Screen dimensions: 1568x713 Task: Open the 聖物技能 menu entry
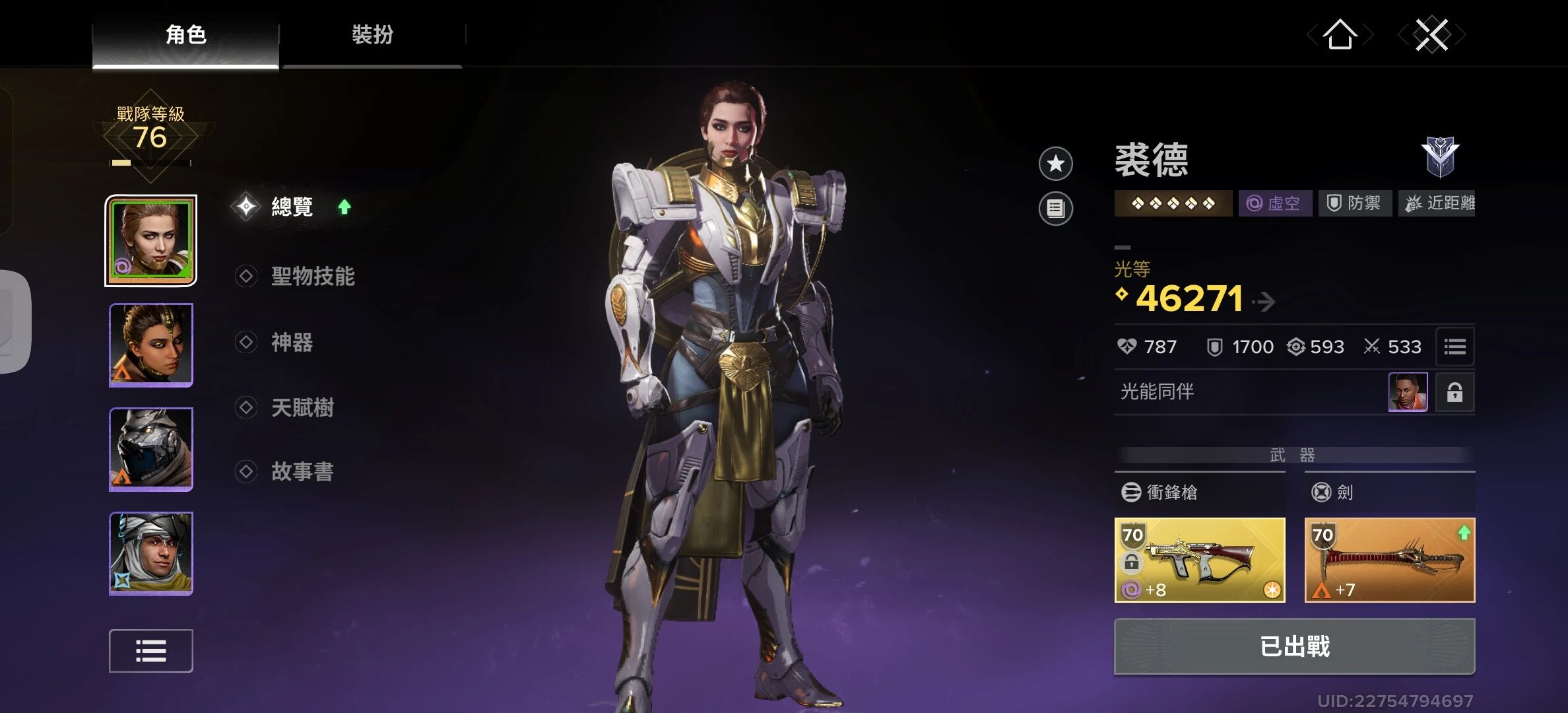tap(312, 276)
